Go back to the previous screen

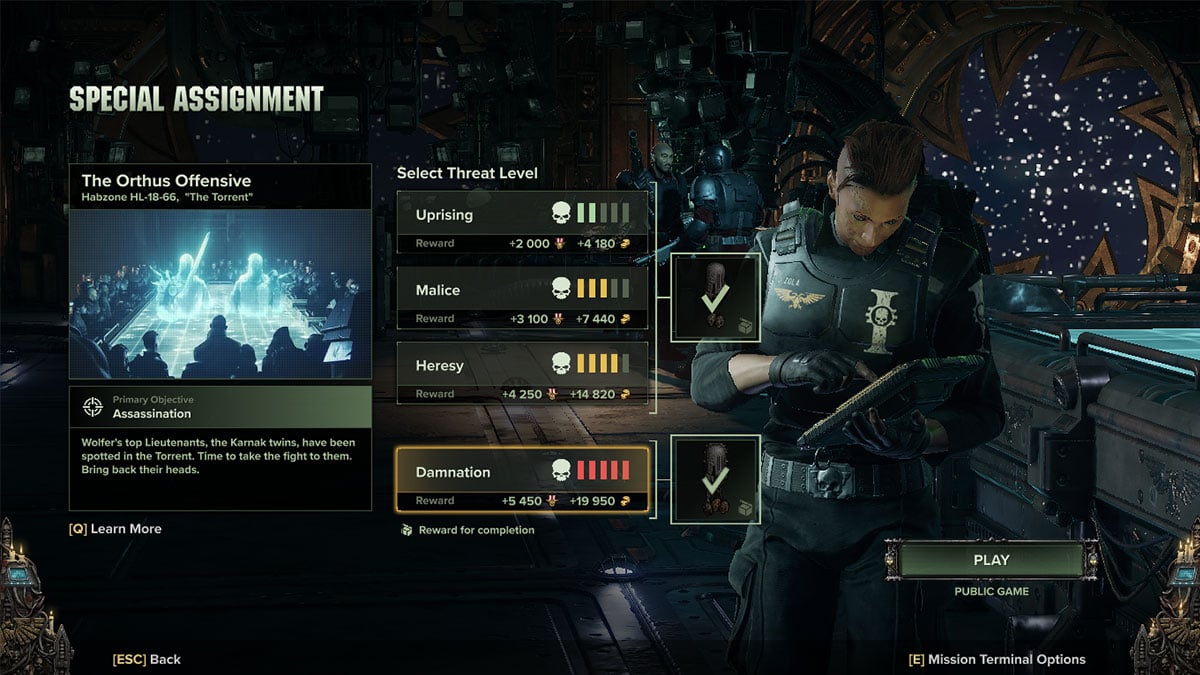coord(147,659)
